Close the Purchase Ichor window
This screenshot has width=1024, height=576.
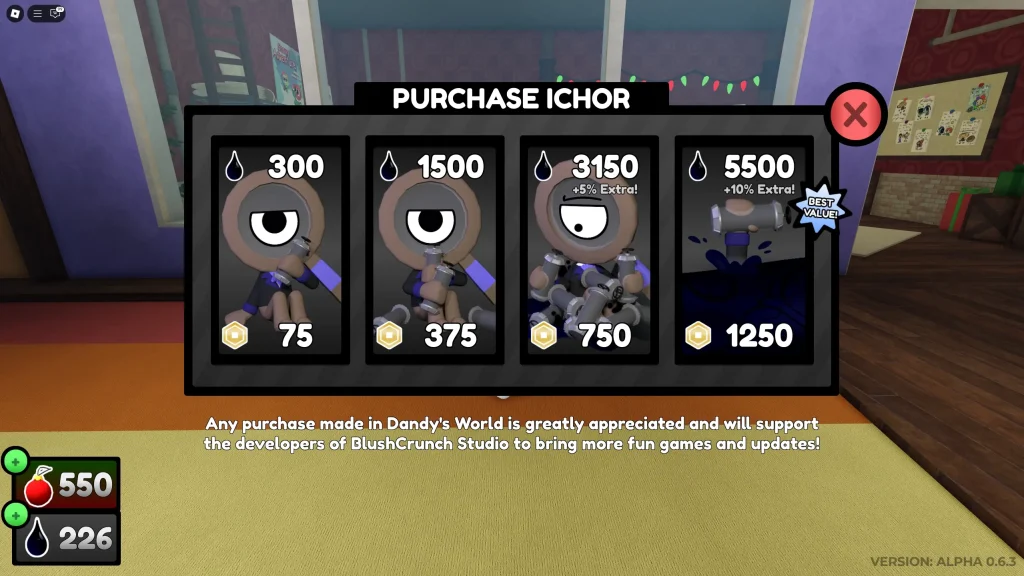855,115
